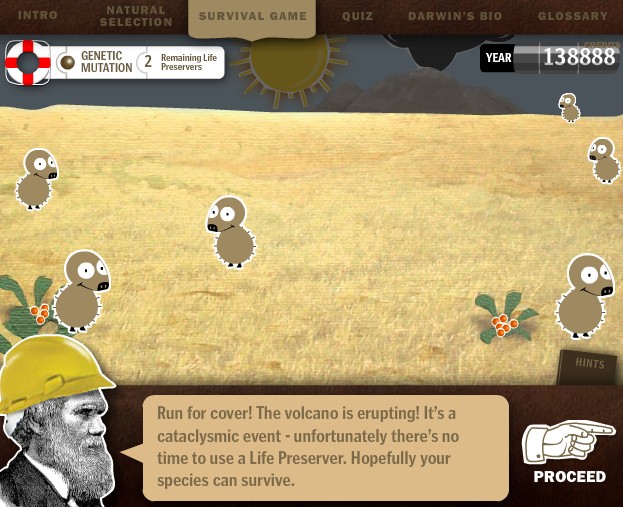
Task: Select the Survival Game tab
Action: [x=252, y=16]
